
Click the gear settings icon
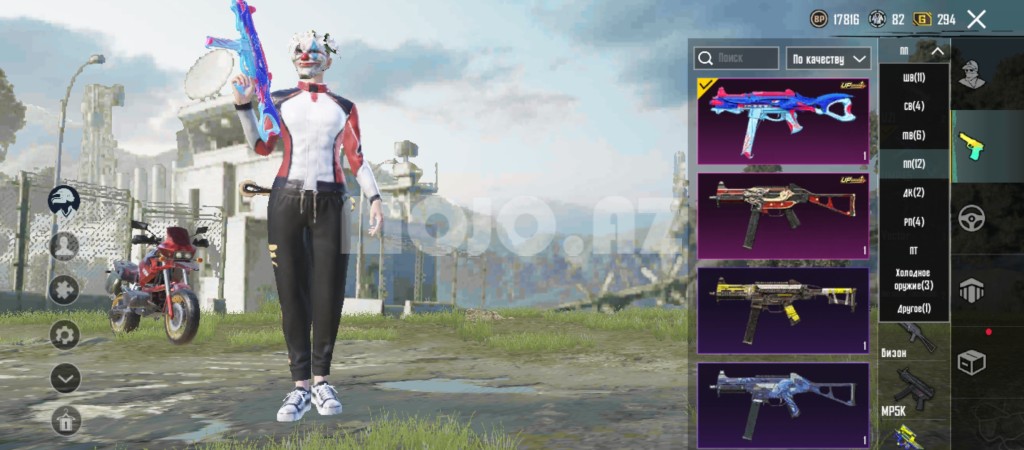pos(65,334)
